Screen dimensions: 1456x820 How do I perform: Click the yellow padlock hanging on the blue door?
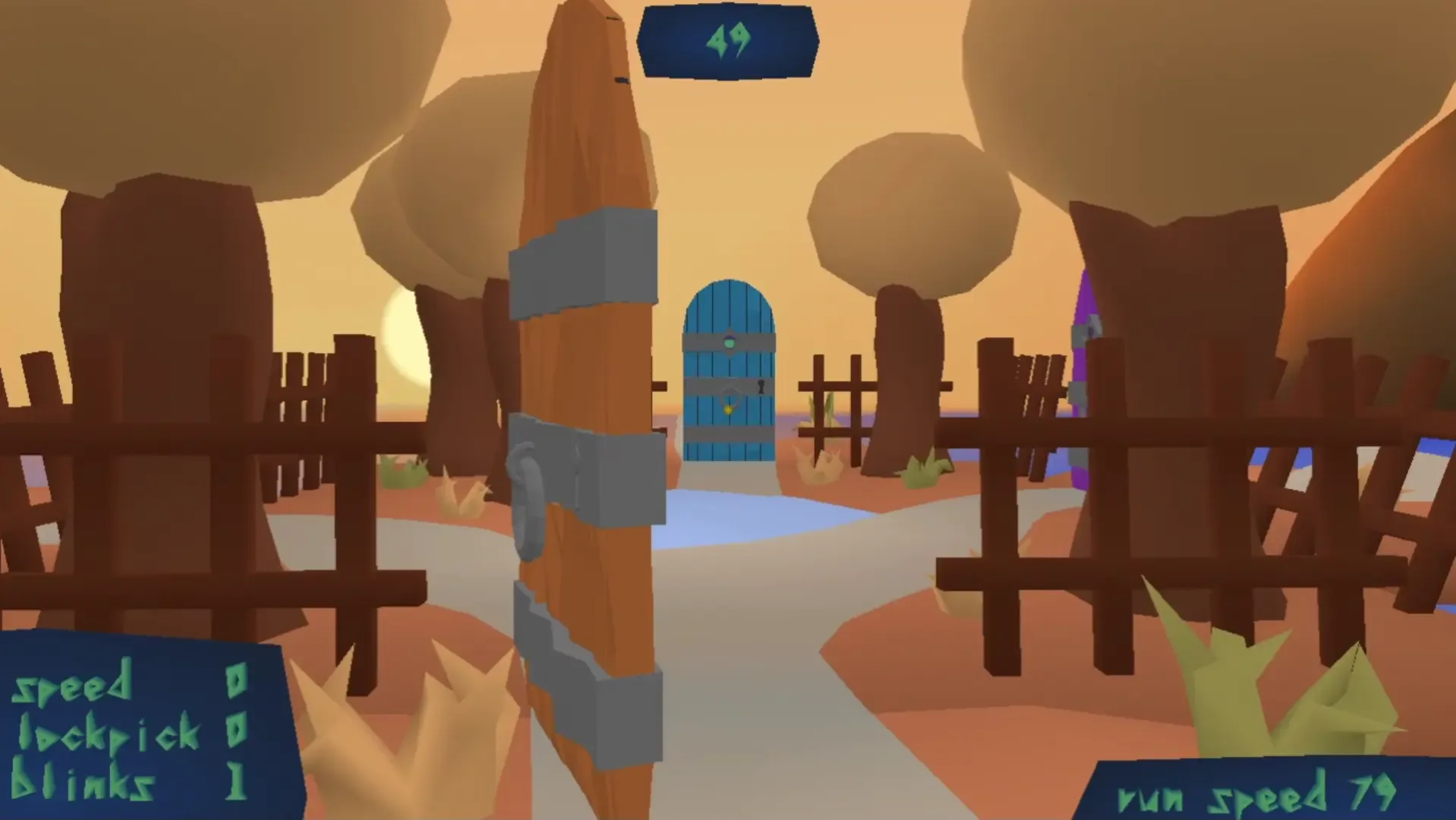click(729, 410)
